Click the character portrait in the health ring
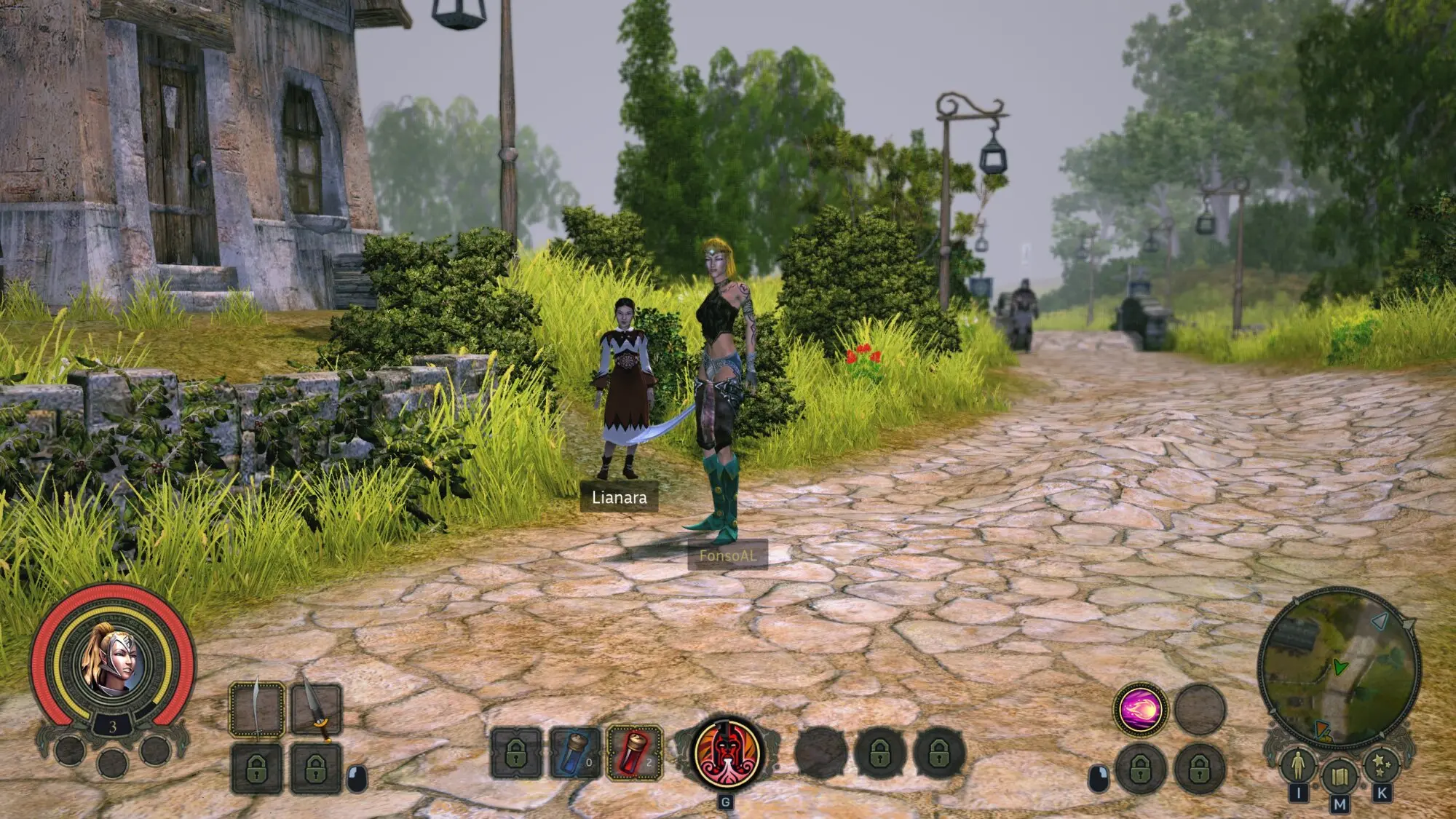1456x819 pixels. (x=112, y=661)
